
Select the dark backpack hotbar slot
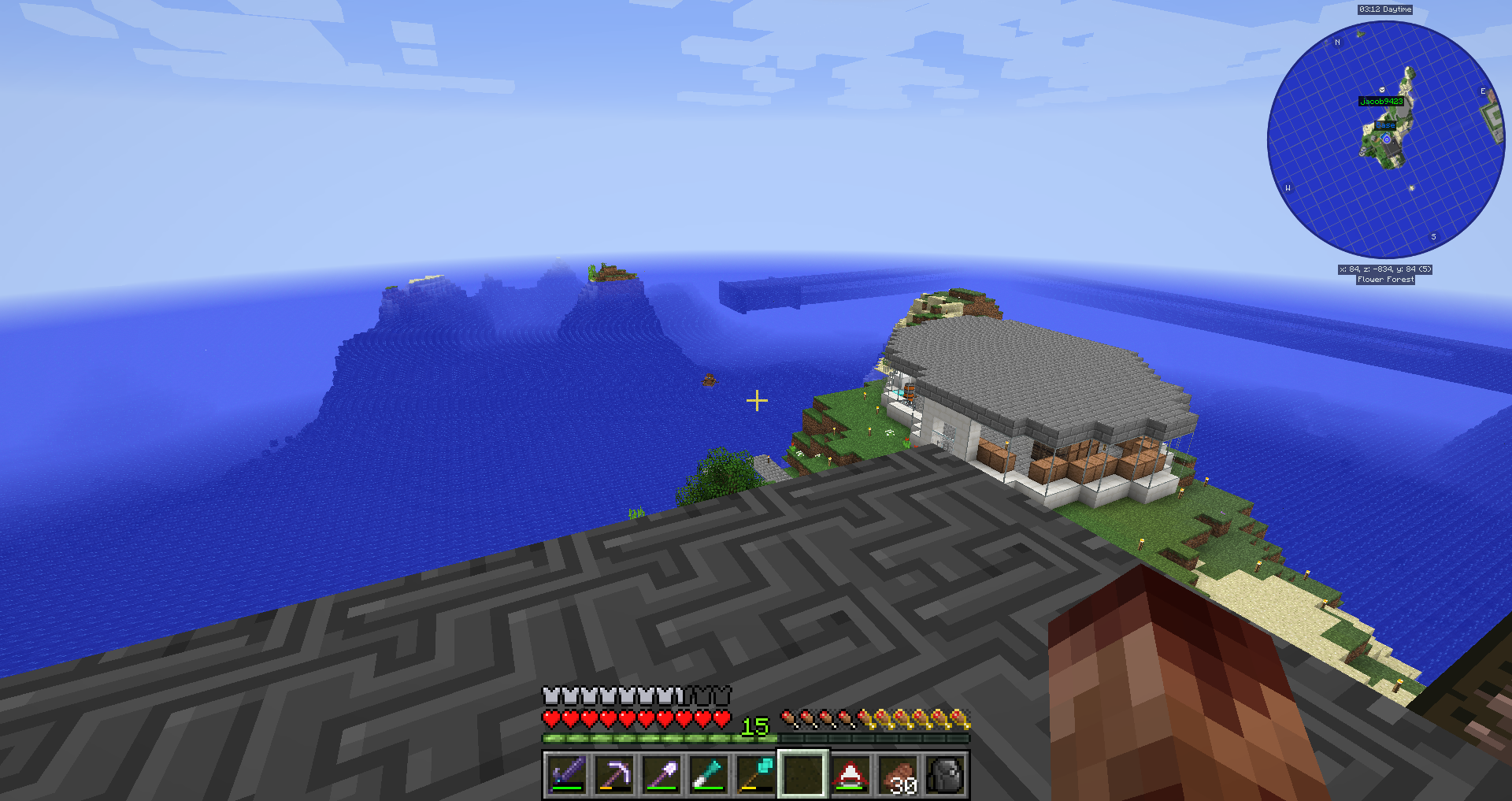tap(945, 774)
